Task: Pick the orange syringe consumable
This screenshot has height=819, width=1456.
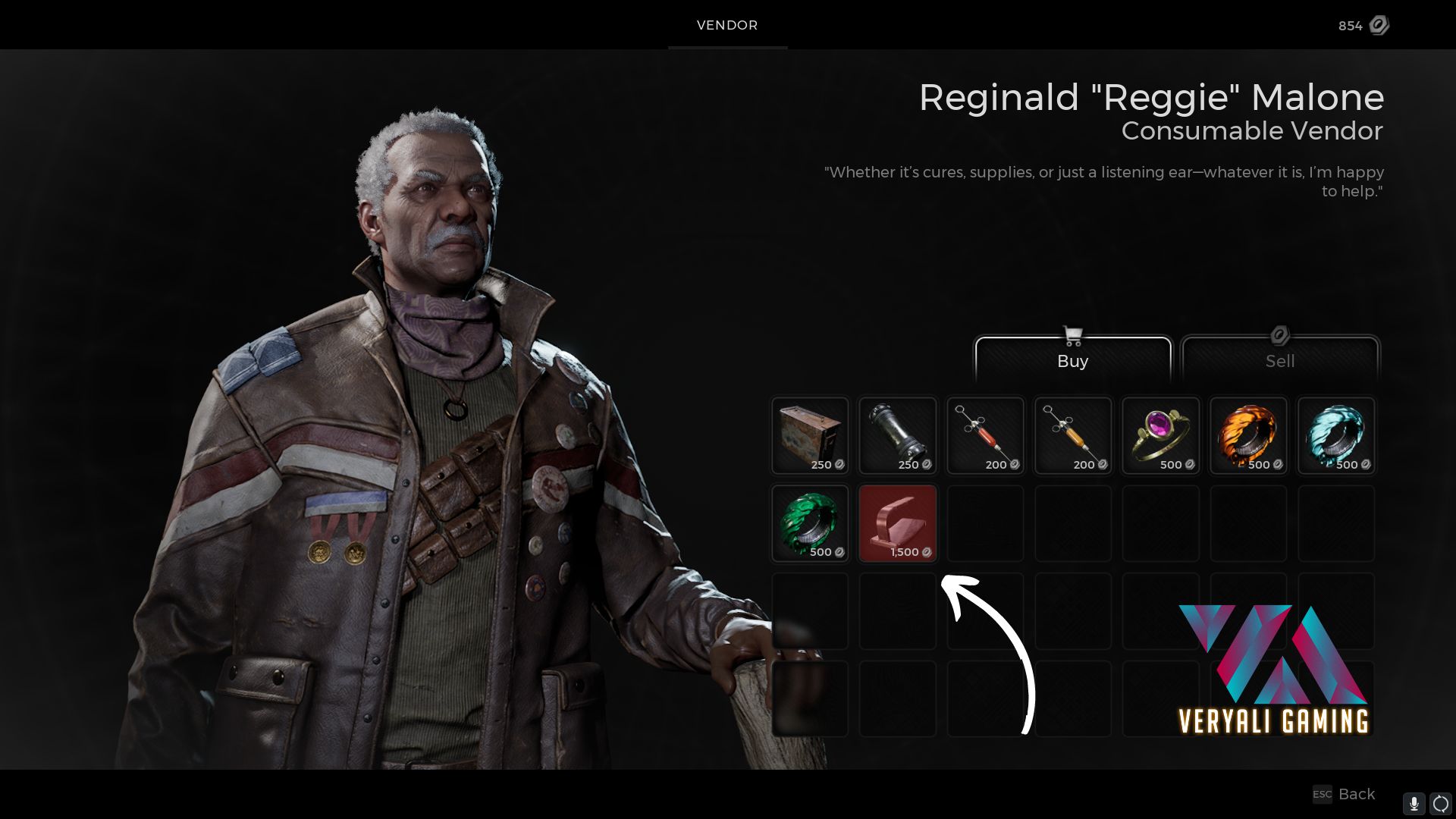Action: point(1072,436)
